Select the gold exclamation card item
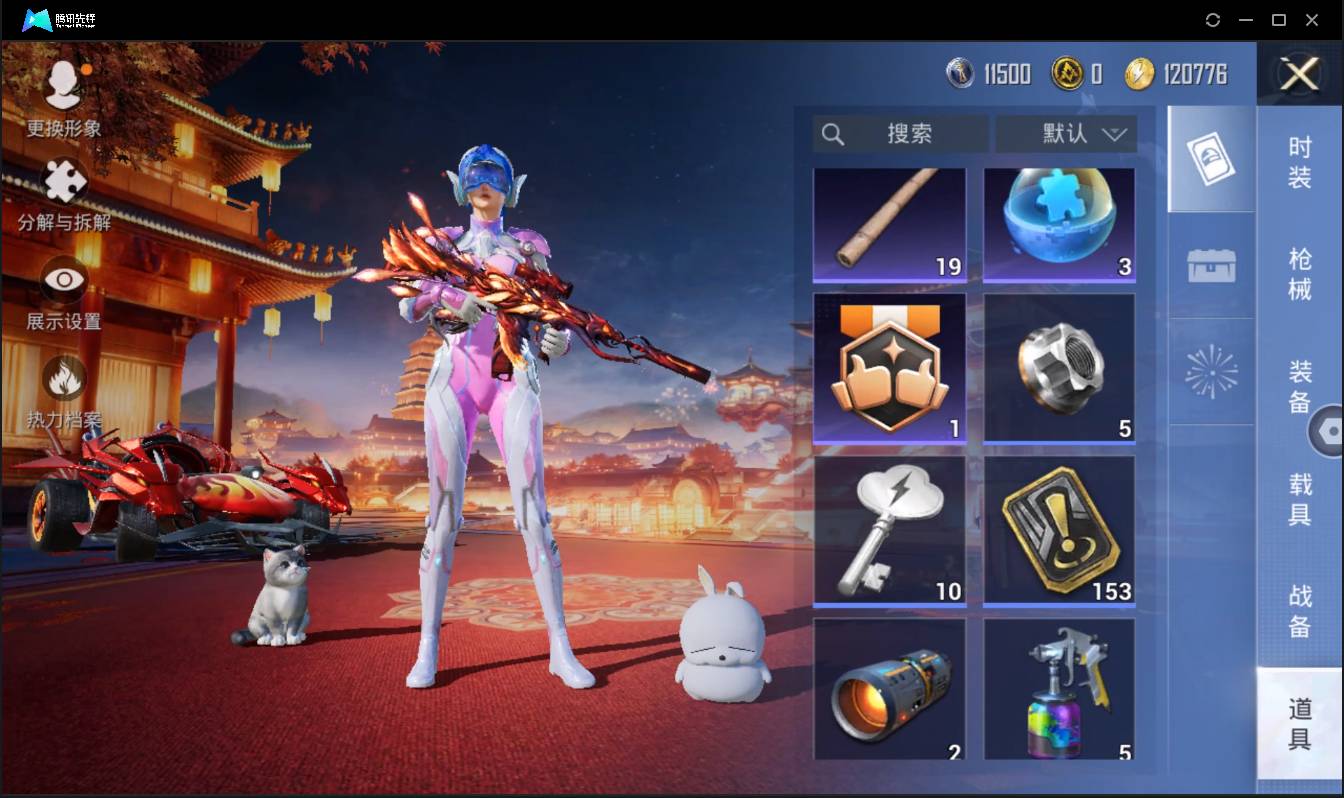Image resolution: width=1344 pixels, height=798 pixels. click(1059, 531)
